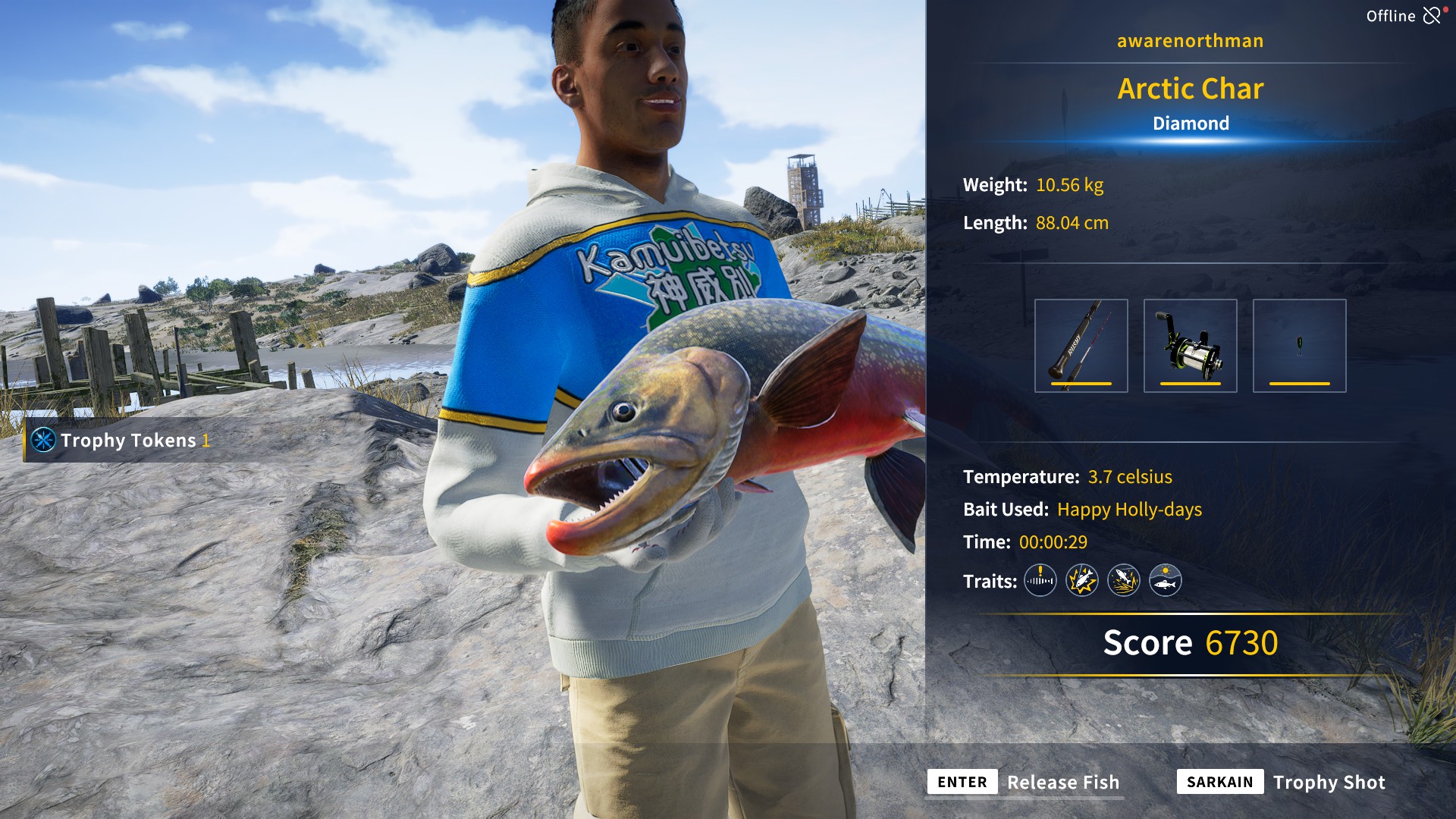Click the Diamond rarity banner
The height and width of the screenshot is (819, 1456).
tap(1190, 122)
